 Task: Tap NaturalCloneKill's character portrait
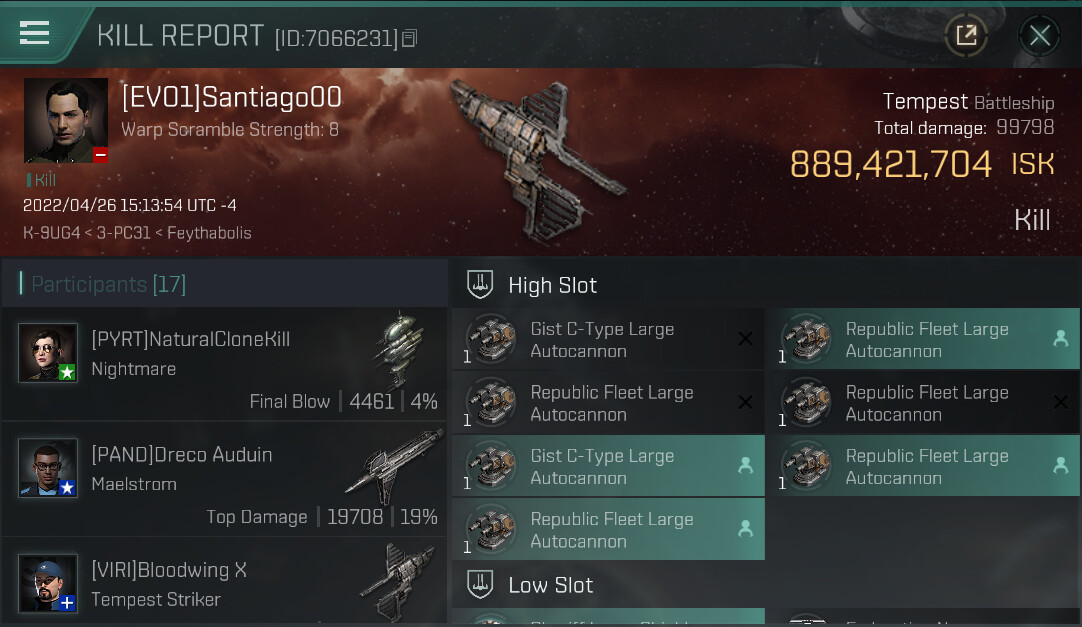[48, 352]
